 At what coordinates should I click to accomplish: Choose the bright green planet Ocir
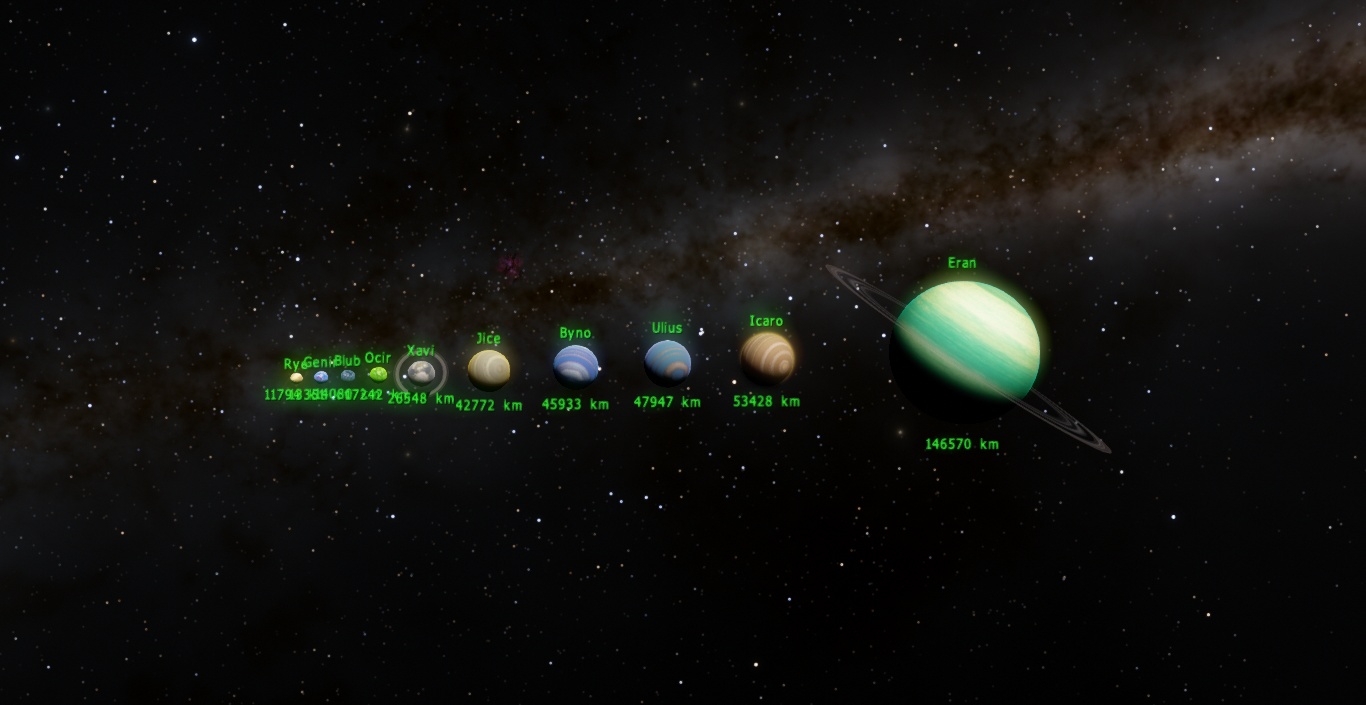(x=378, y=374)
